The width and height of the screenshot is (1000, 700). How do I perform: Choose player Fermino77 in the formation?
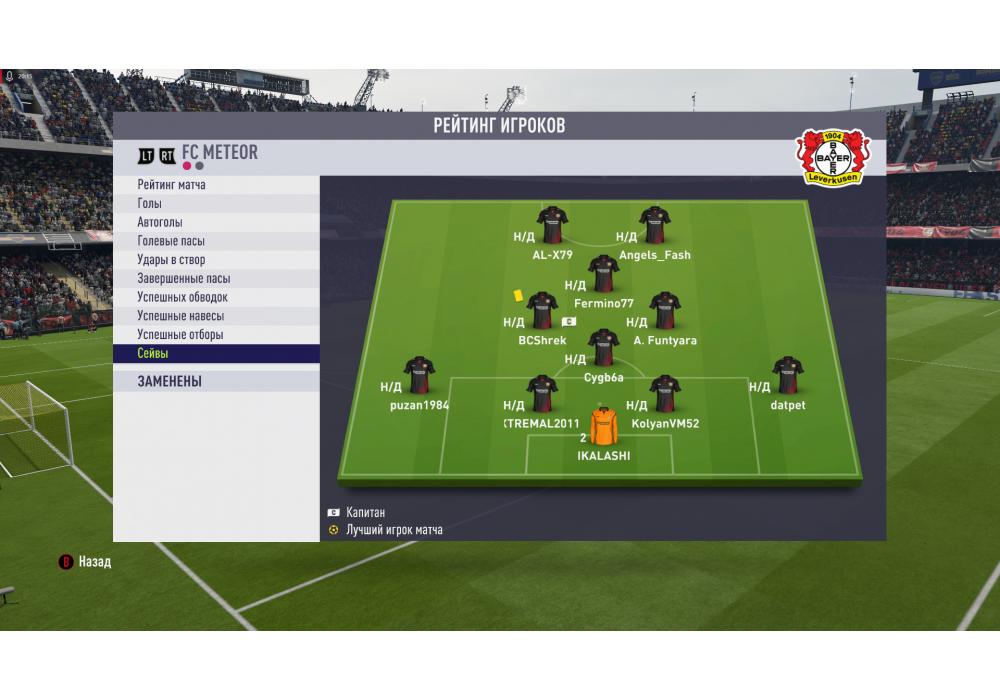(x=604, y=274)
